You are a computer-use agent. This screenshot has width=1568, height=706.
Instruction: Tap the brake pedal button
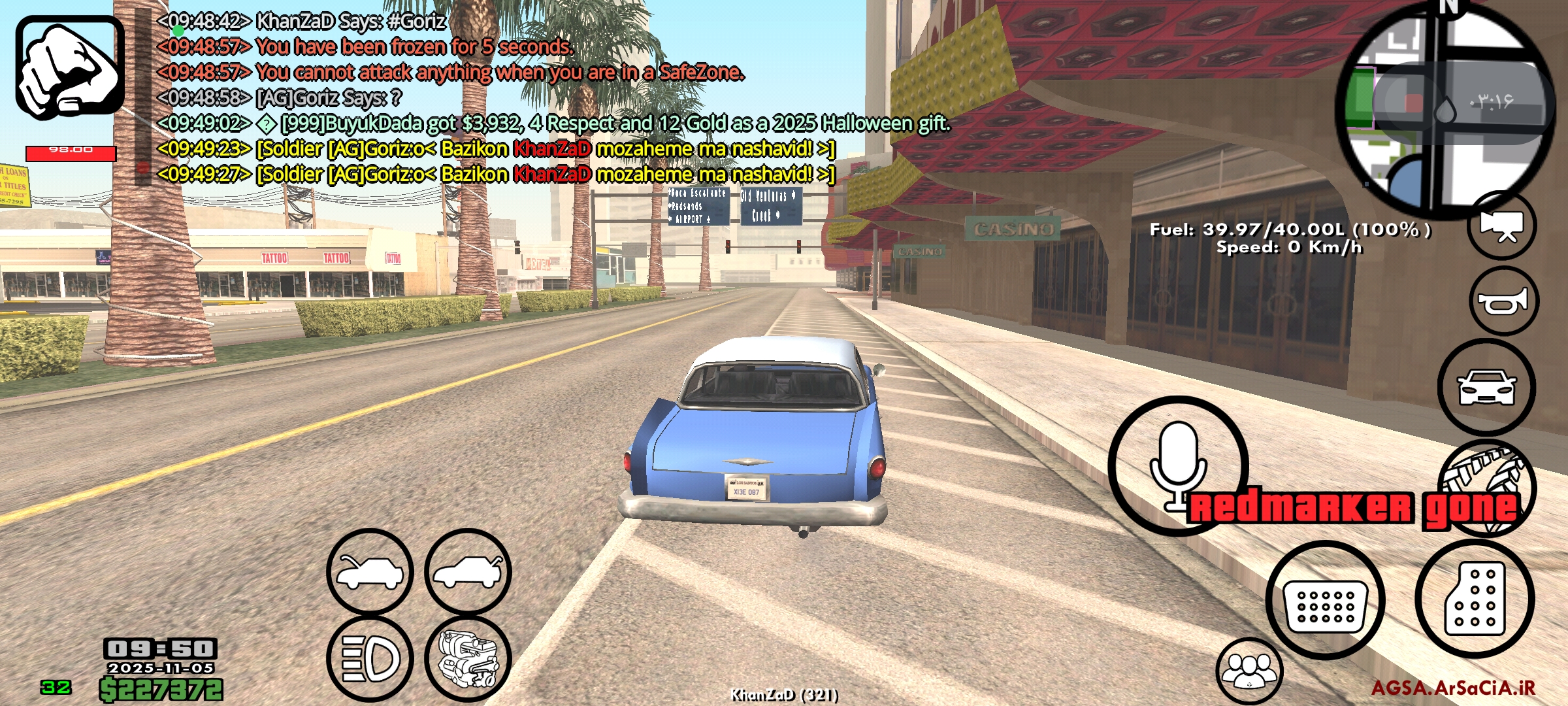click(x=1325, y=600)
